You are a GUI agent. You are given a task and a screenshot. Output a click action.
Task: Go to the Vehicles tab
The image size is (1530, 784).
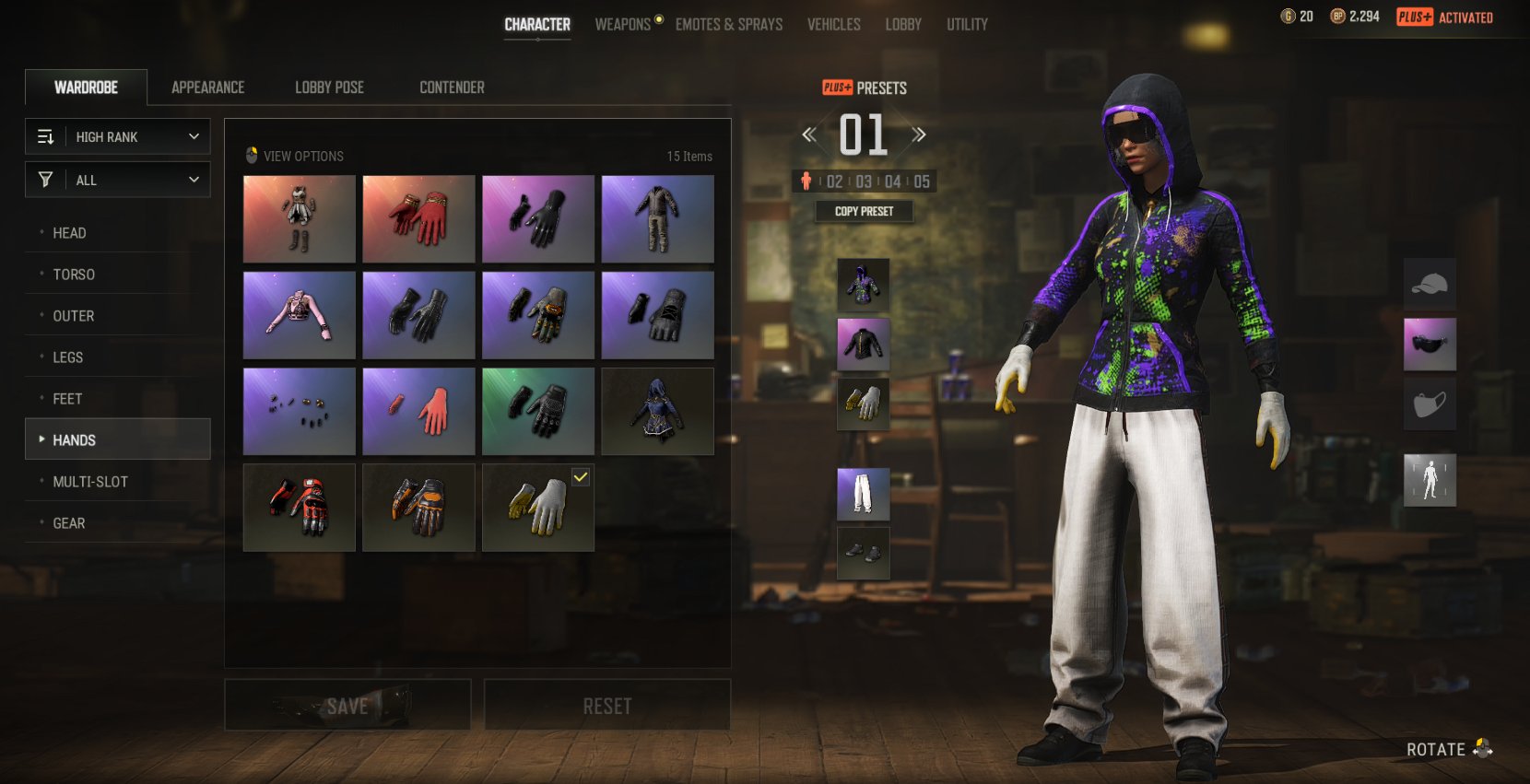834,25
